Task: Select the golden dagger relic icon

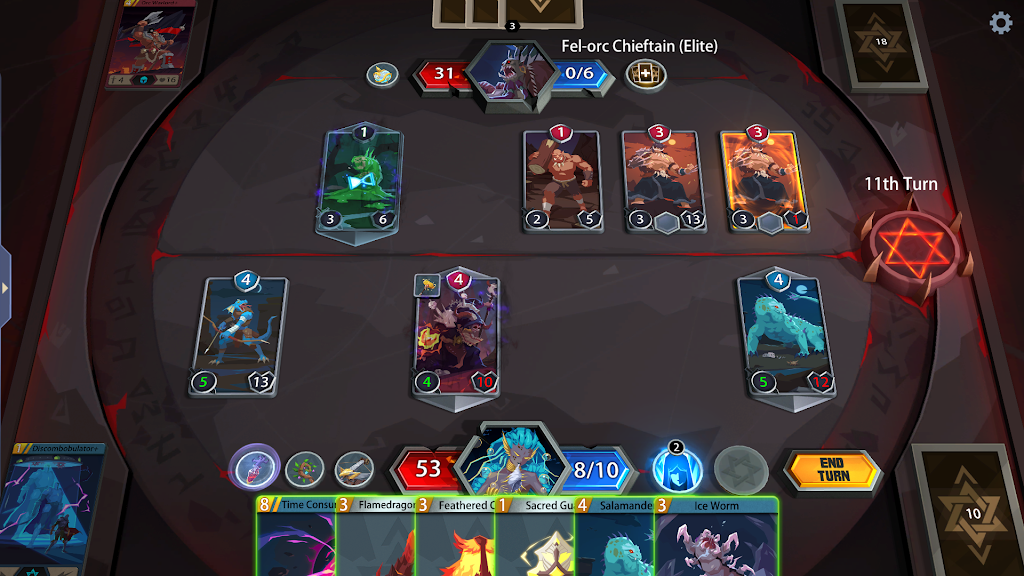Action: coord(353,469)
